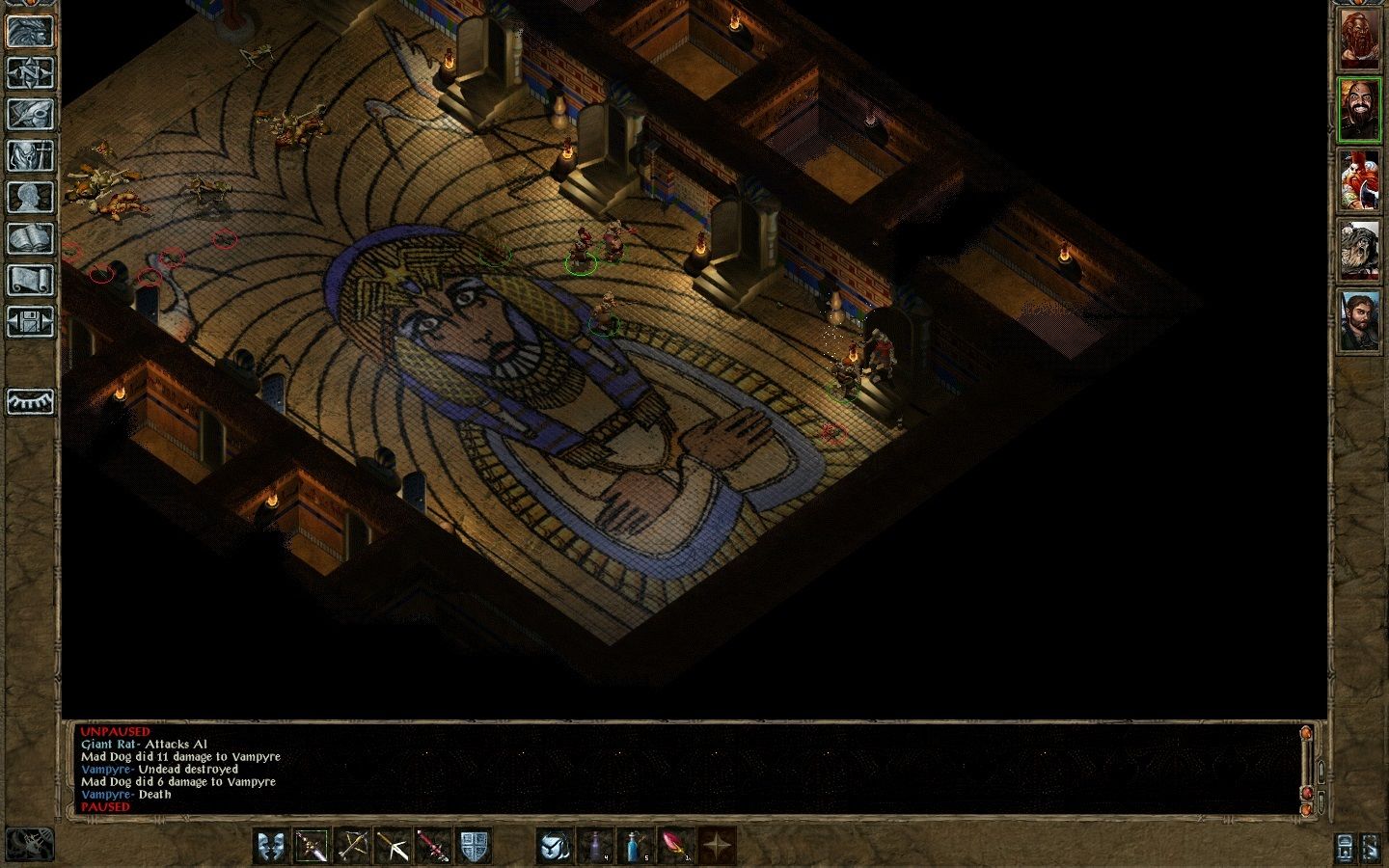Open the Mage spellbook icon
Image resolution: width=1389 pixels, height=868 pixels.
click(x=31, y=238)
